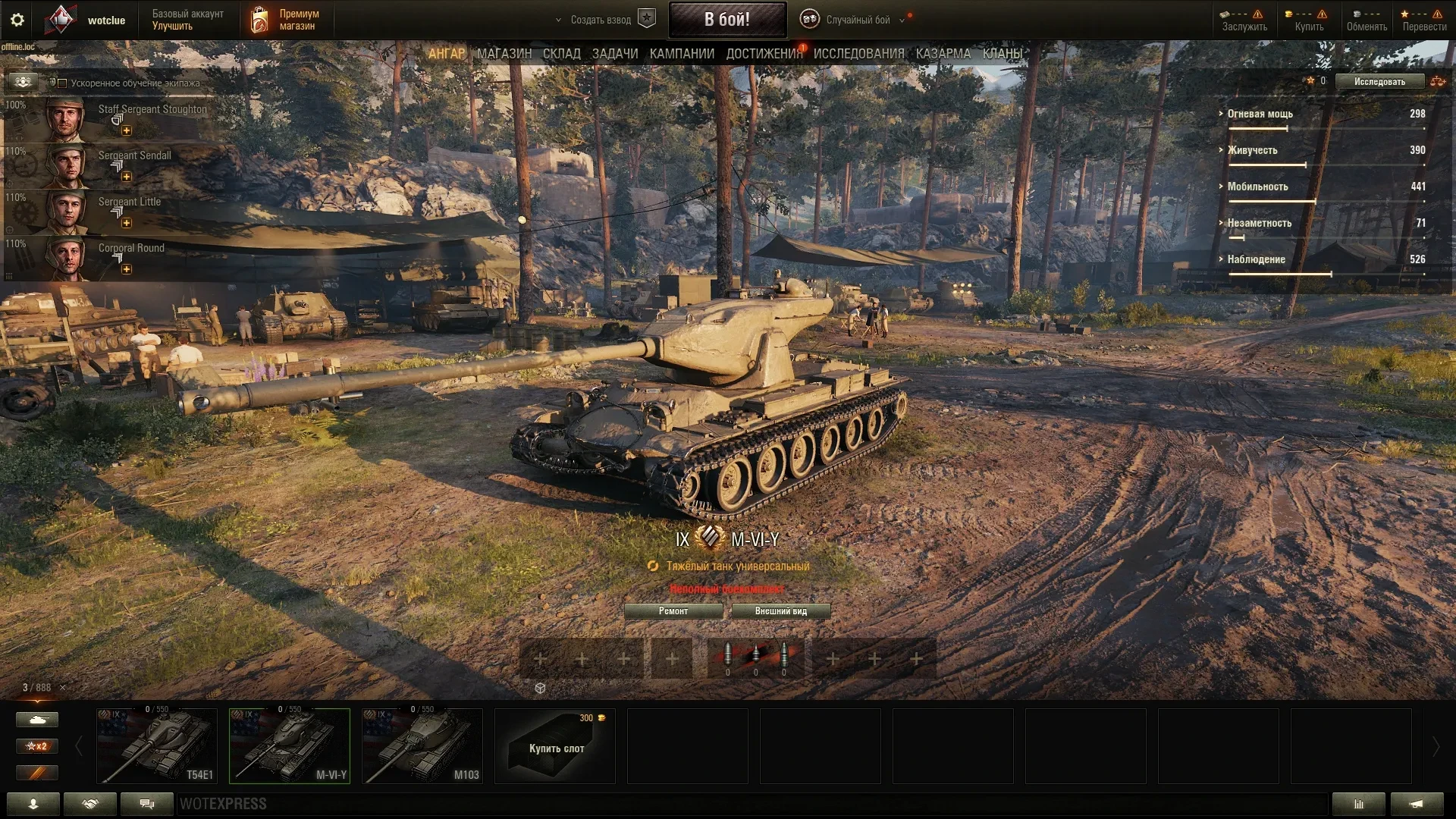The width and height of the screenshot is (1456, 819).
Task: Open the Случайный бой mode dropdown
Action: [858, 20]
